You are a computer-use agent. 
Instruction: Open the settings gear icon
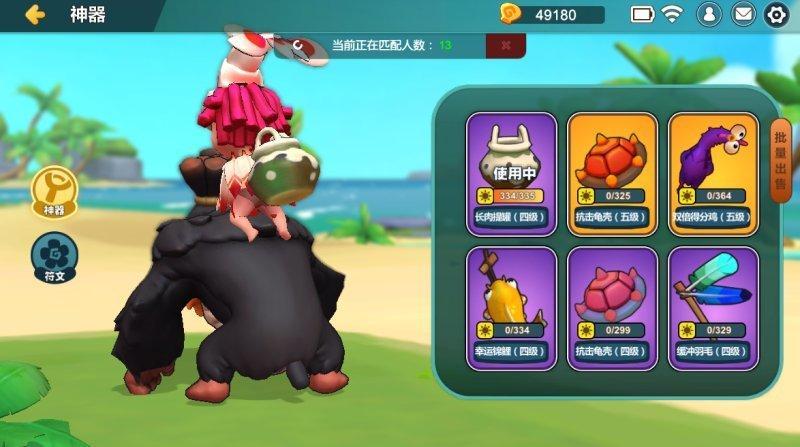(x=775, y=14)
